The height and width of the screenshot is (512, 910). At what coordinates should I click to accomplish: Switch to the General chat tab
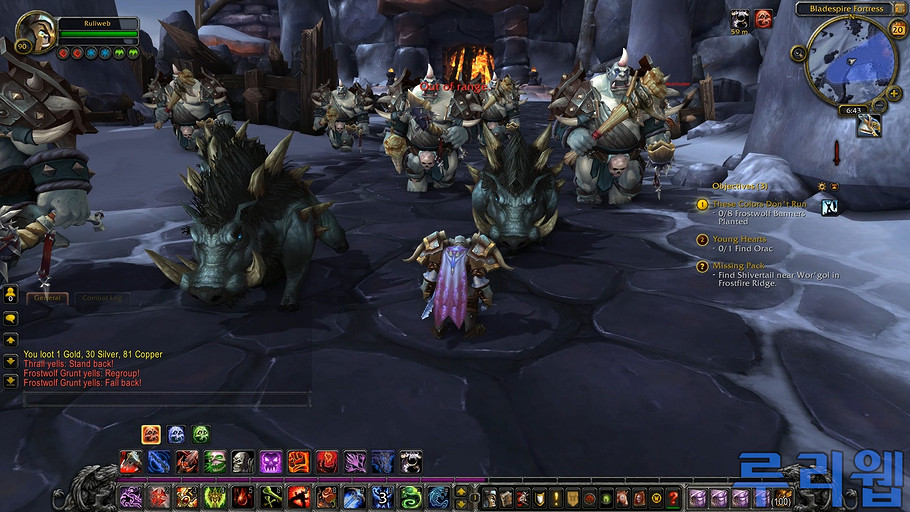pos(48,298)
